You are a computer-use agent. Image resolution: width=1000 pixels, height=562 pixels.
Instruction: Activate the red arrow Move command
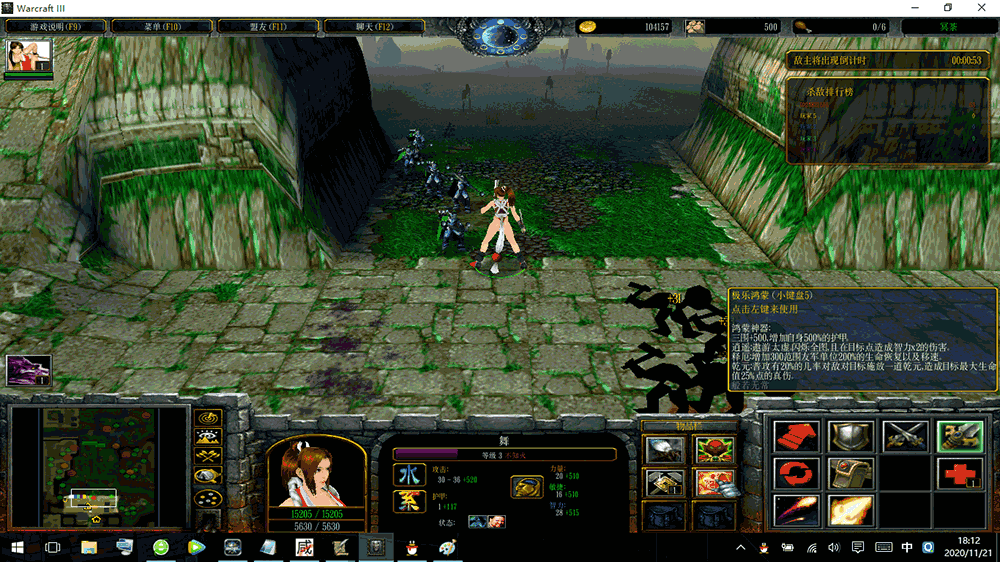tap(797, 436)
